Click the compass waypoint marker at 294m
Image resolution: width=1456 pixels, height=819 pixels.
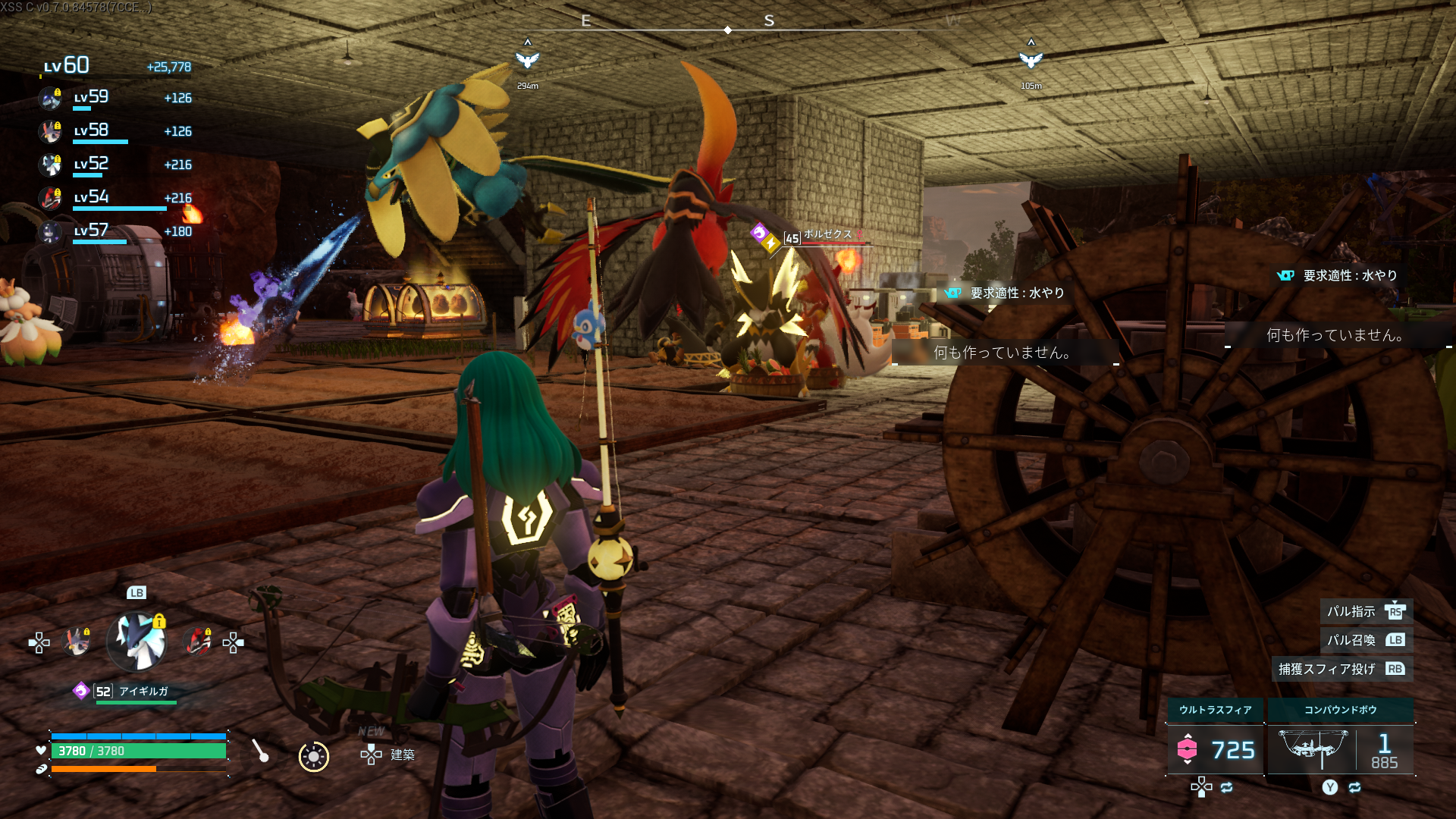tap(527, 60)
